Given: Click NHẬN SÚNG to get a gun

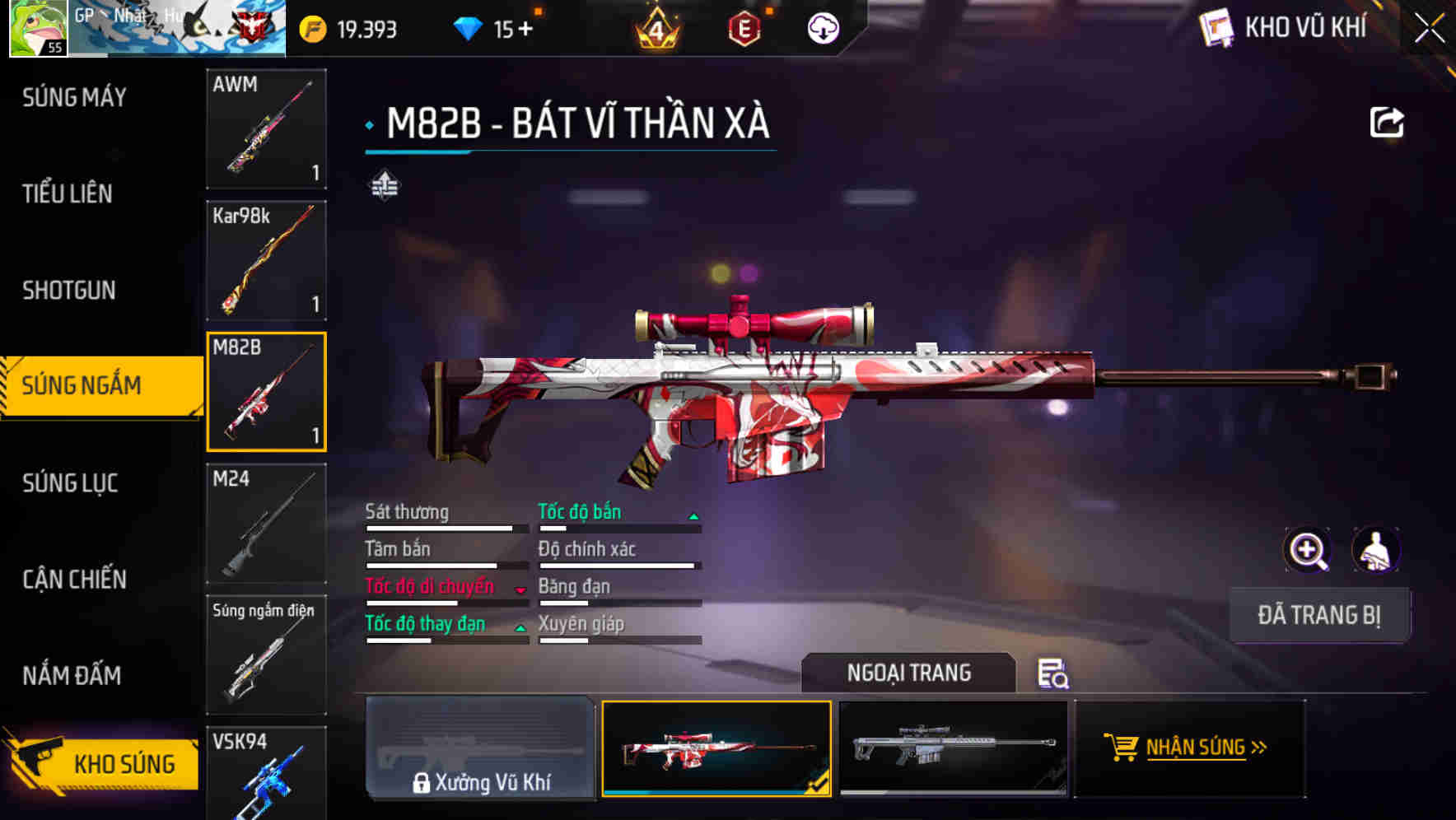Looking at the screenshot, I should 1190,749.
